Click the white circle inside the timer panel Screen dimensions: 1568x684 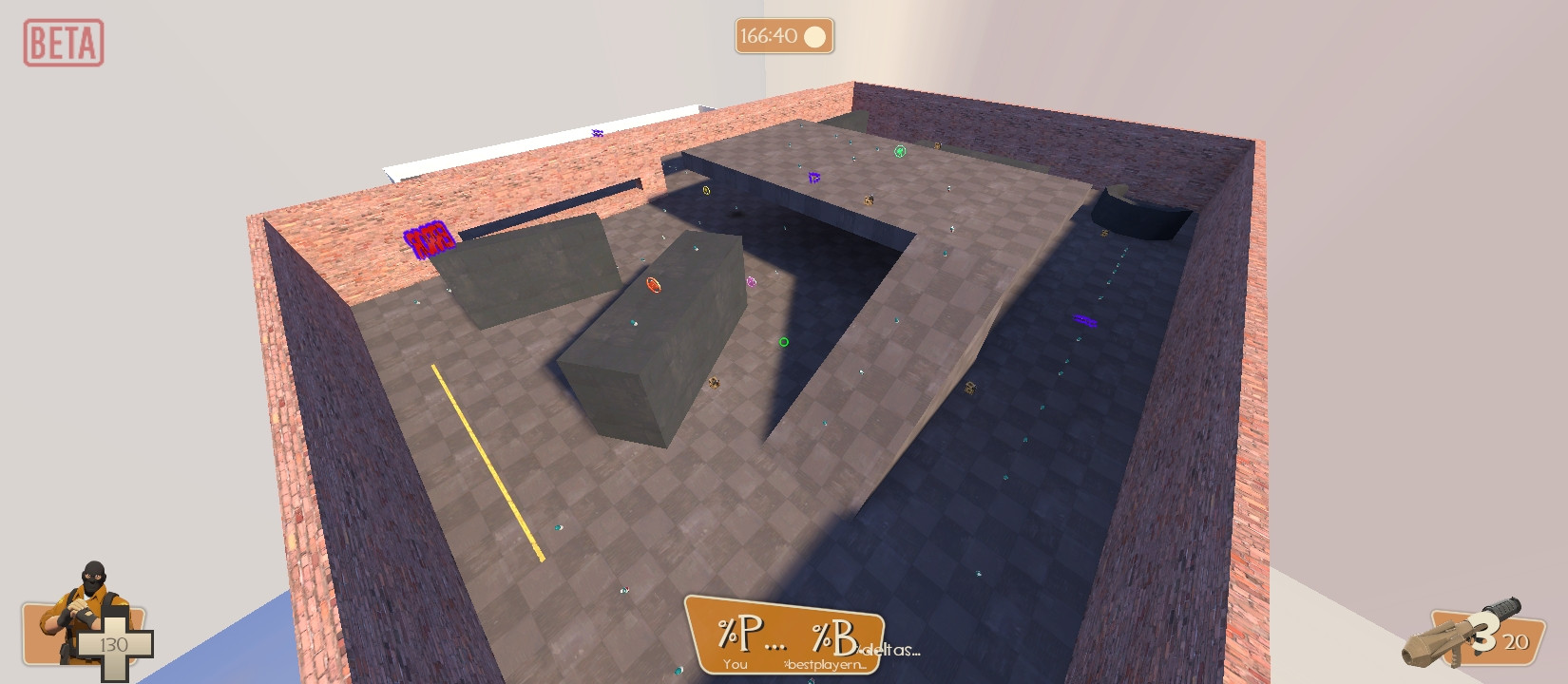tap(815, 37)
